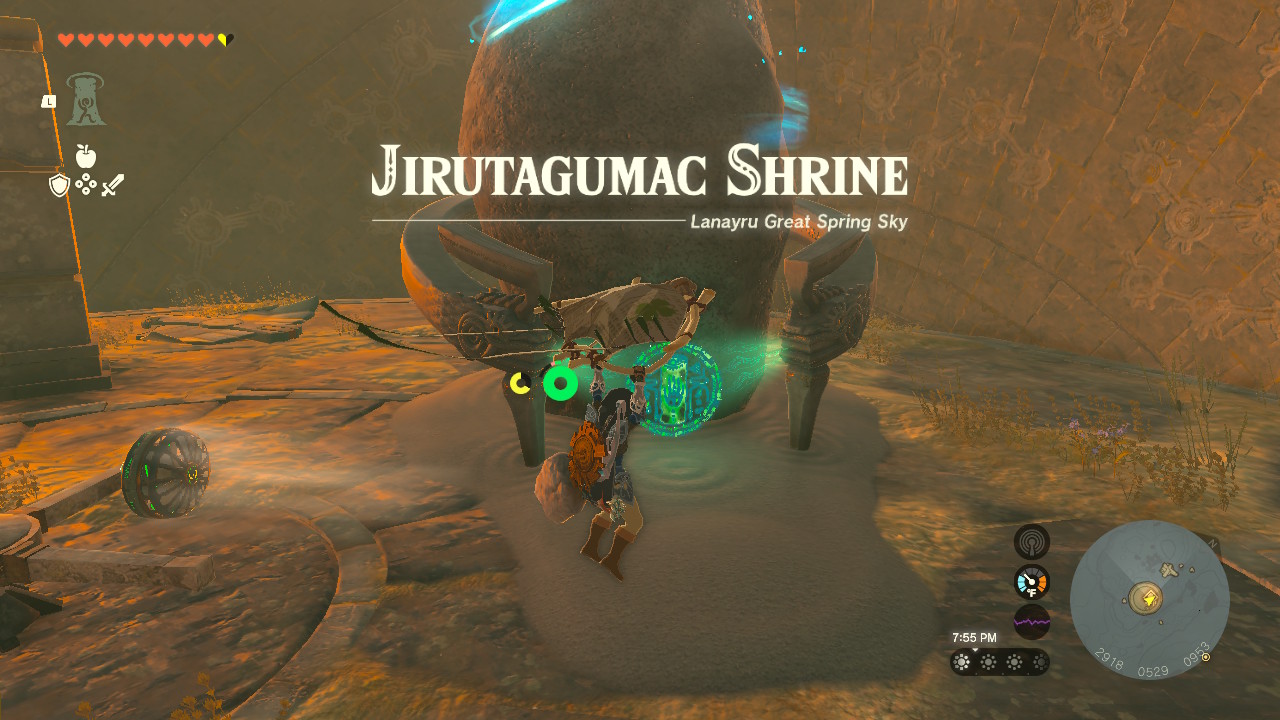The image size is (1280, 720).
Task: Choose the shield quick-select icon
Action: click(x=59, y=185)
